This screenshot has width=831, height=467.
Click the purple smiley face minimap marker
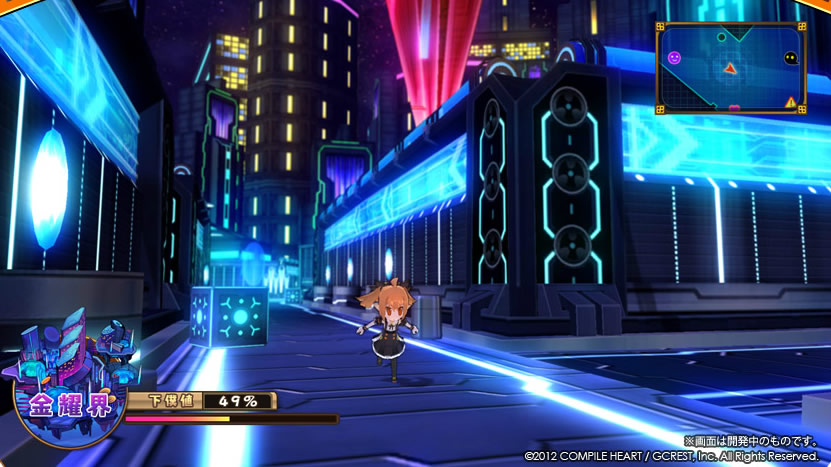coord(674,59)
